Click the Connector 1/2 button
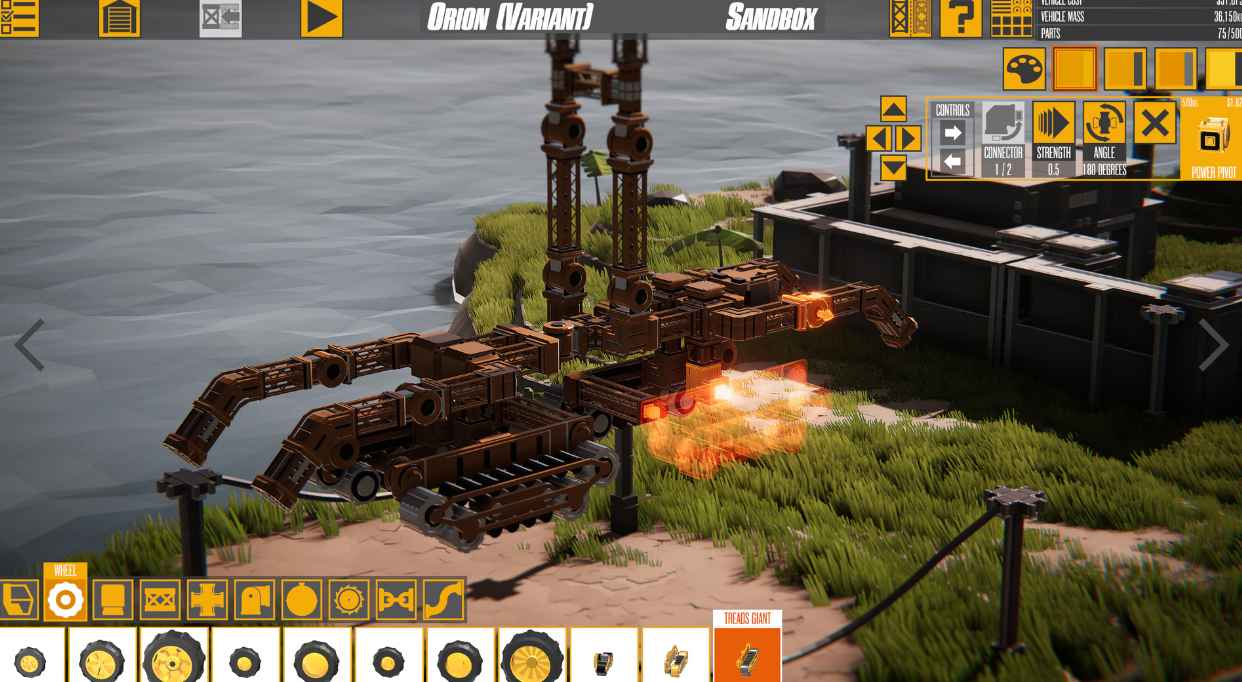Image resolution: width=1242 pixels, height=682 pixels. click(1002, 124)
